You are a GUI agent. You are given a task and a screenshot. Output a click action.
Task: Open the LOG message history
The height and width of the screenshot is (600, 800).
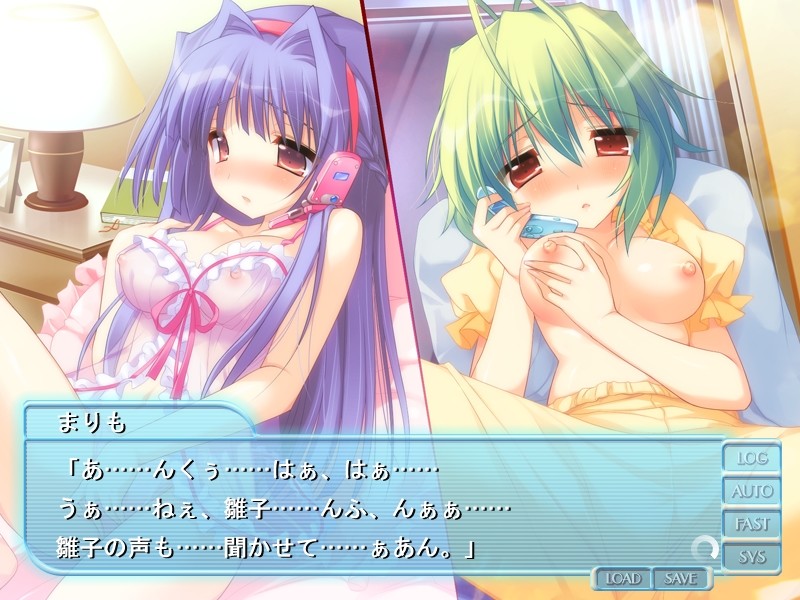tap(752, 459)
